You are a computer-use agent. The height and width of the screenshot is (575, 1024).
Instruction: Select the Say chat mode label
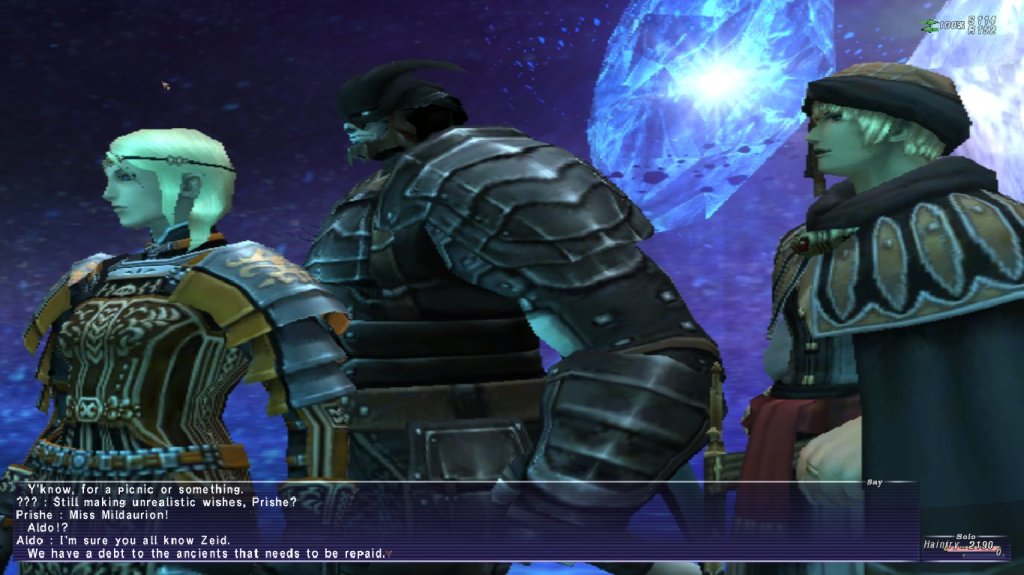pyautogui.click(x=874, y=482)
